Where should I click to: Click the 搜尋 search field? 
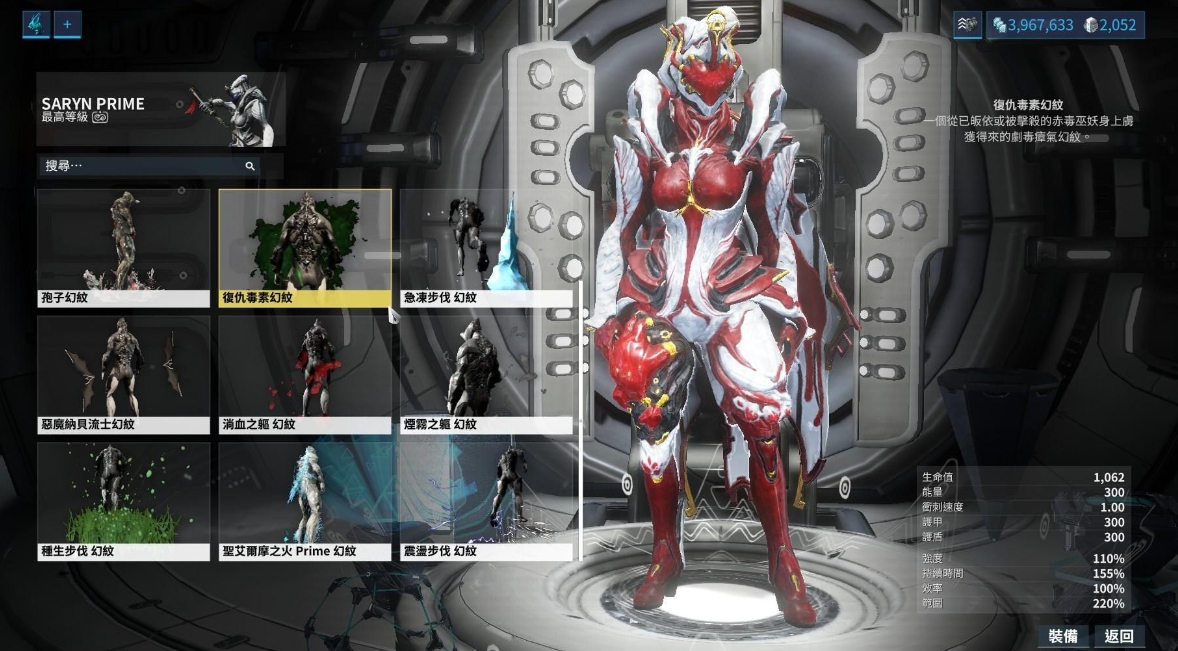[140, 166]
